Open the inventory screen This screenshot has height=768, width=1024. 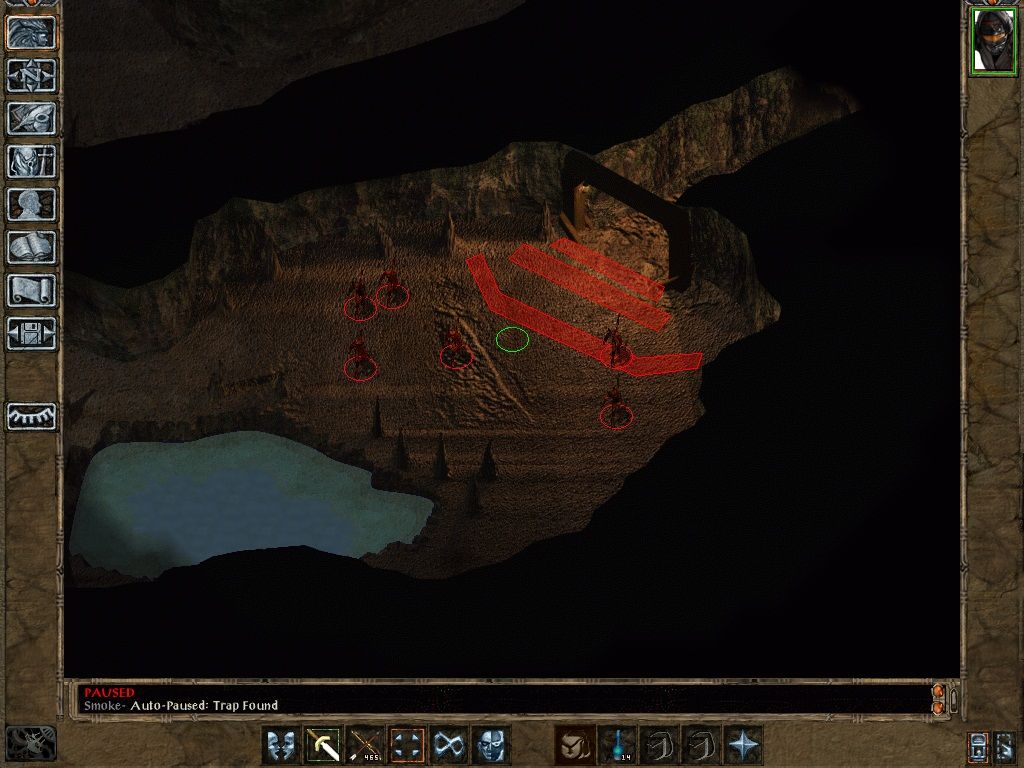31,161
